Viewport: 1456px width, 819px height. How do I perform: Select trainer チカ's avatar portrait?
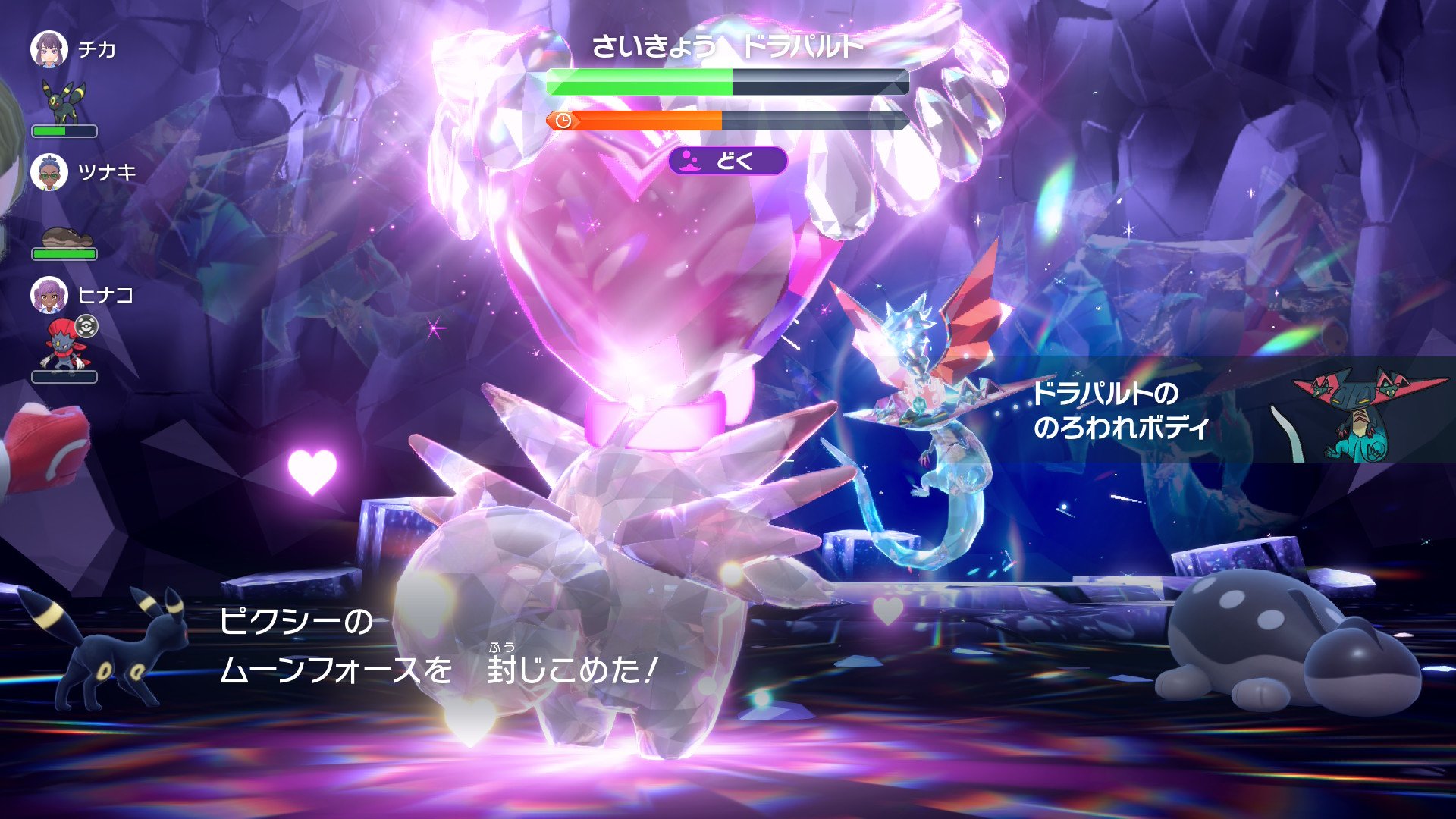tap(49, 49)
